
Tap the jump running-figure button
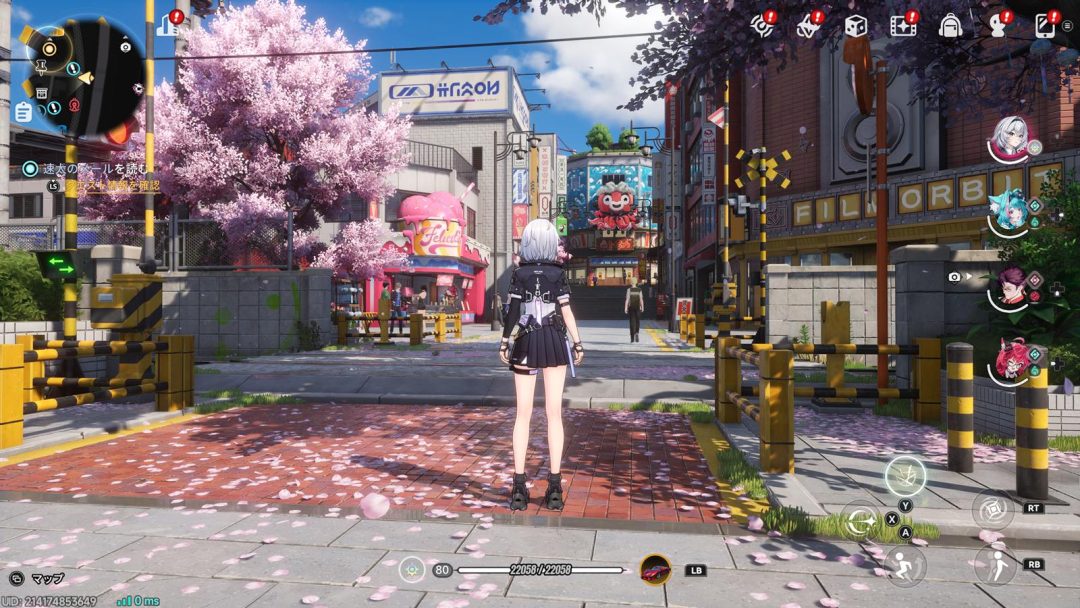(904, 564)
